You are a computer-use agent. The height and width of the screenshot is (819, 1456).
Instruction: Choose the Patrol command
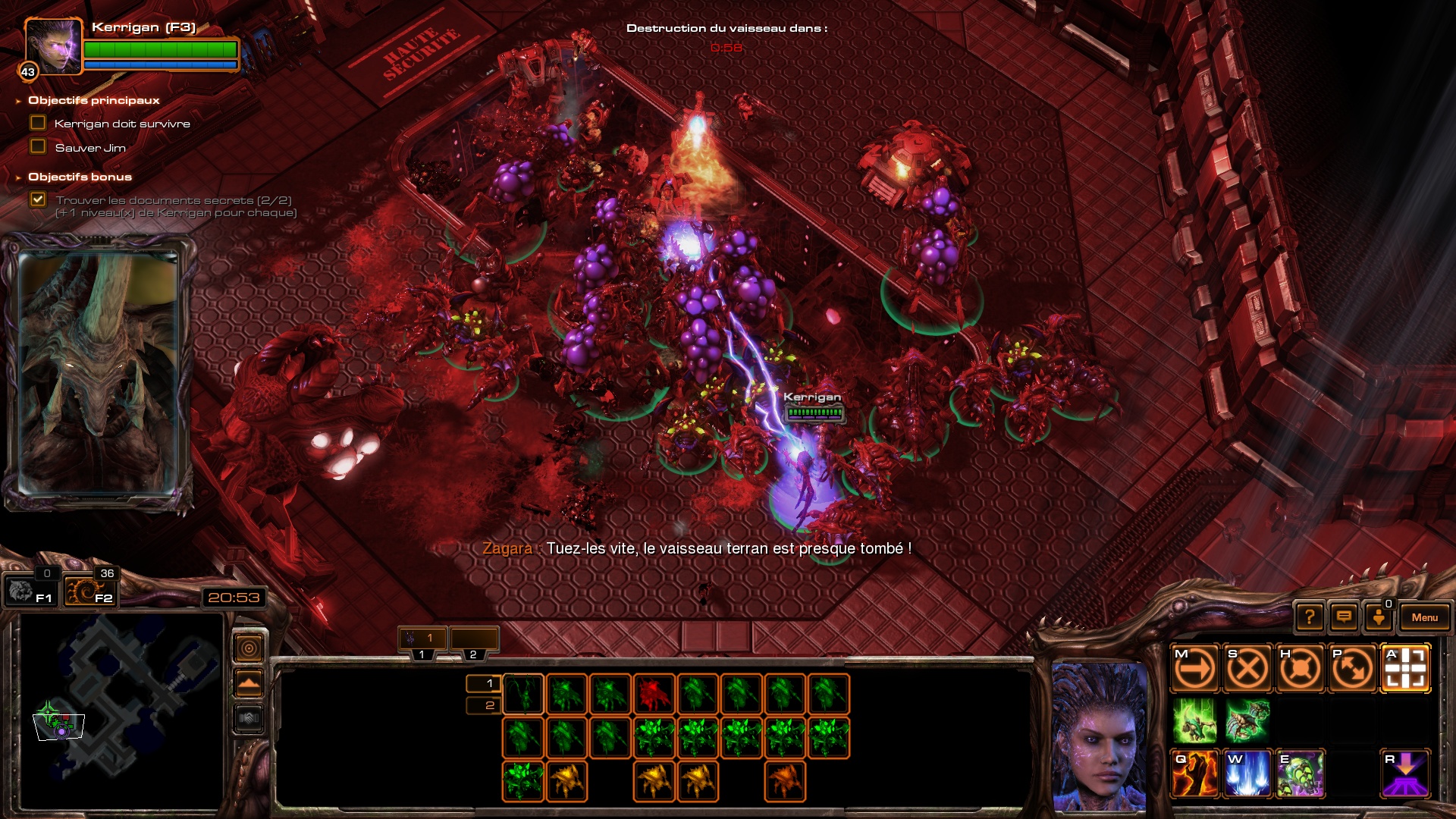(1352, 669)
